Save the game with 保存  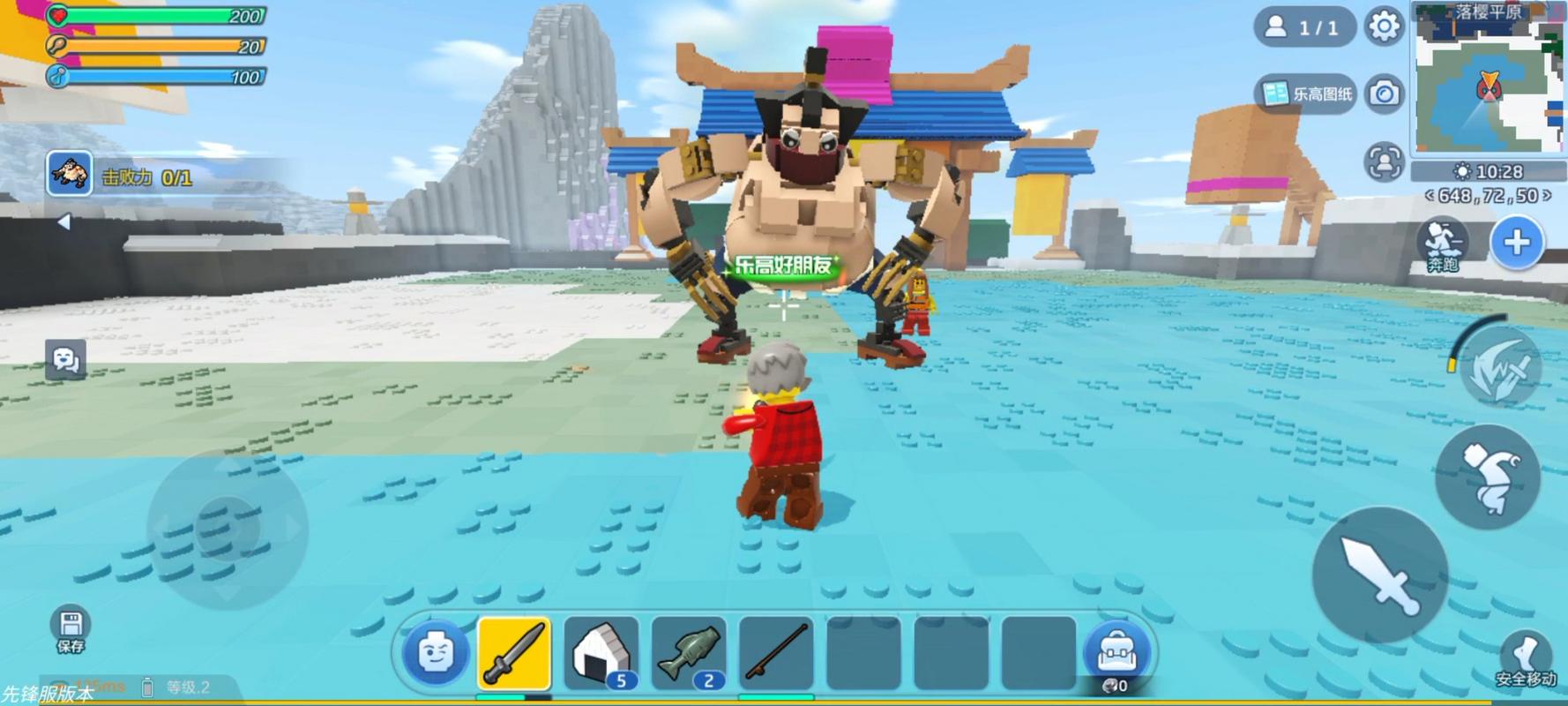[70, 630]
